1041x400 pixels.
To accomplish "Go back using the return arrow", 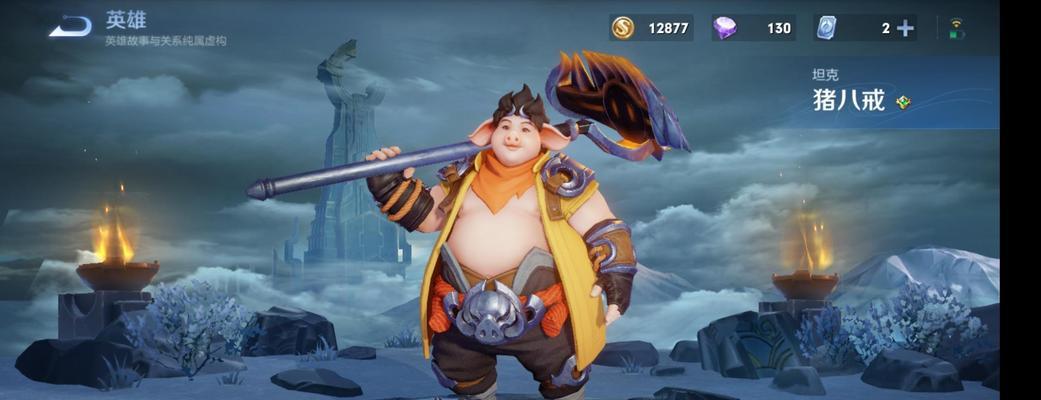I will (x=70, y=27).
